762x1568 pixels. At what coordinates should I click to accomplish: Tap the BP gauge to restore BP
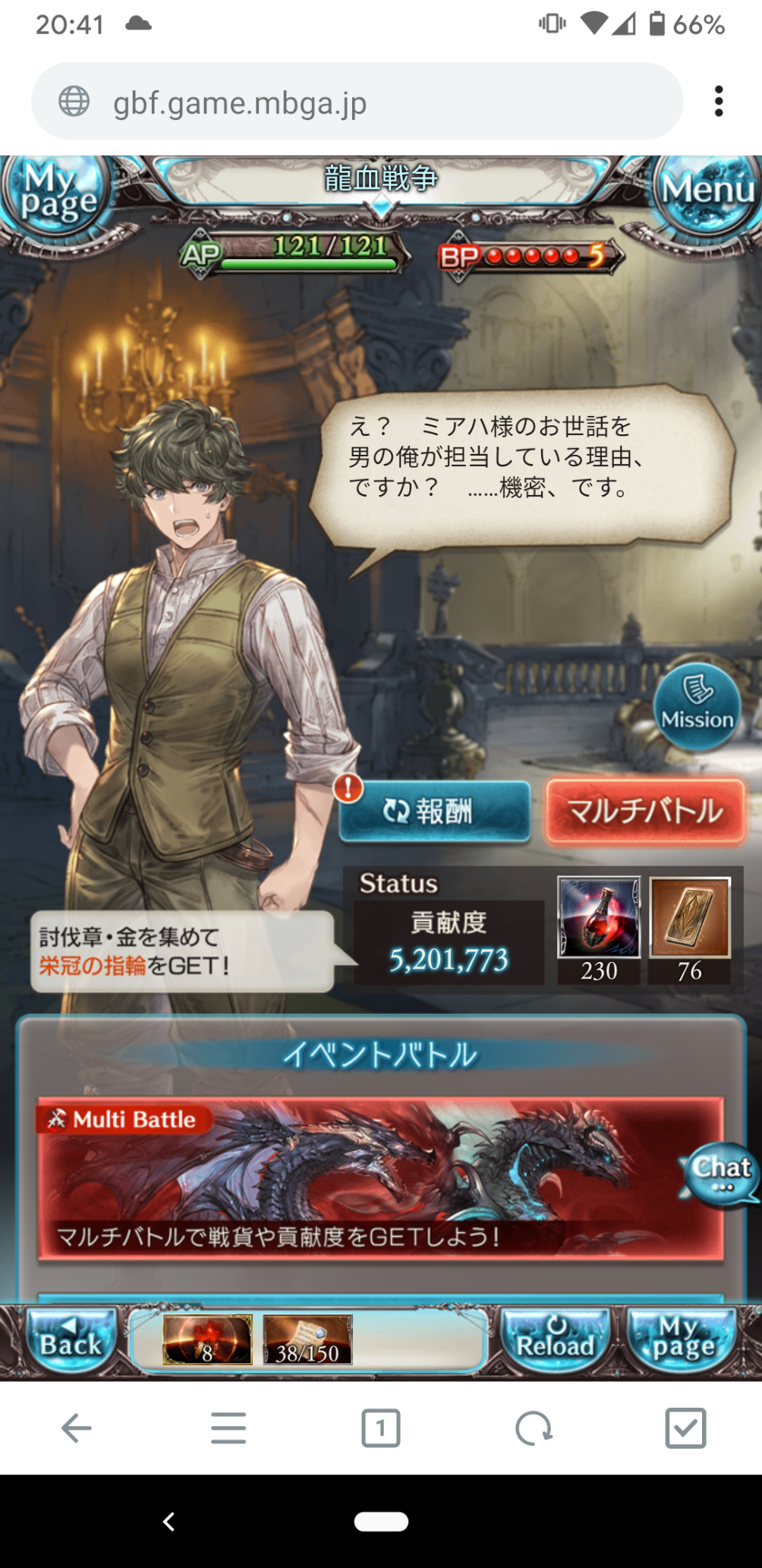click(x=530, y=257)
